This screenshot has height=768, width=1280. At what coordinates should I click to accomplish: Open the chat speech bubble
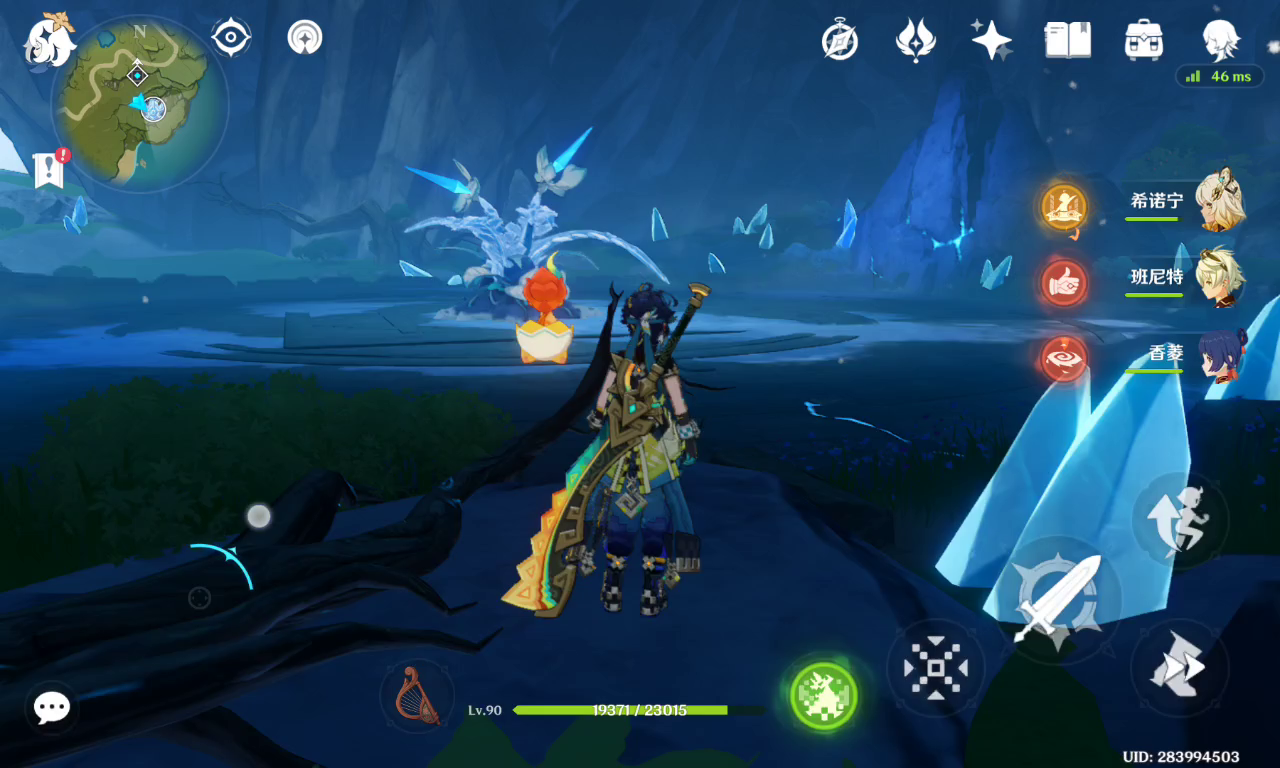click(x=51, y=708)
